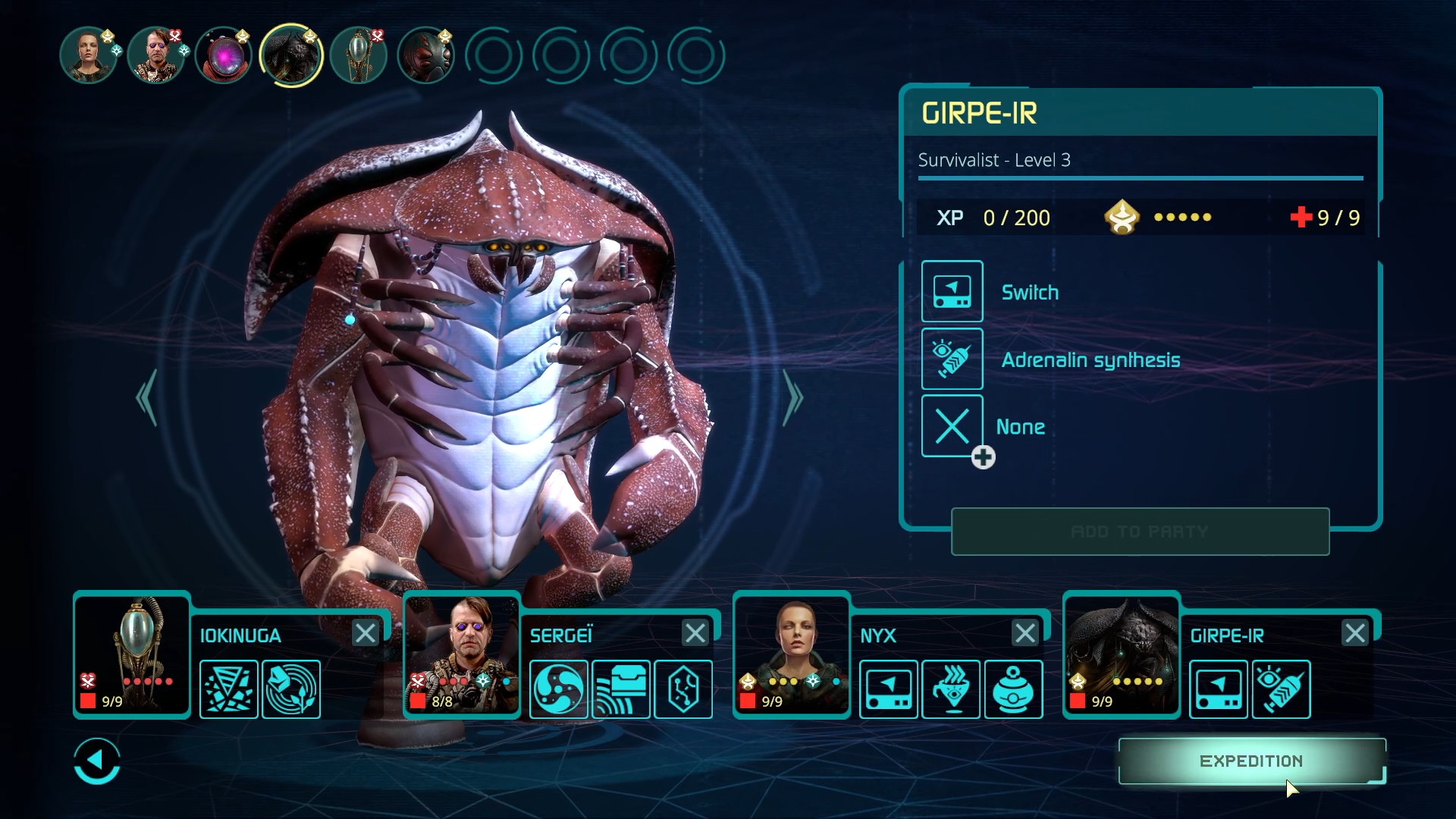The height and width of the screenshot is (819, 1456).
Task: Switch to the purple orb character portrait
Action: [224, 55]
